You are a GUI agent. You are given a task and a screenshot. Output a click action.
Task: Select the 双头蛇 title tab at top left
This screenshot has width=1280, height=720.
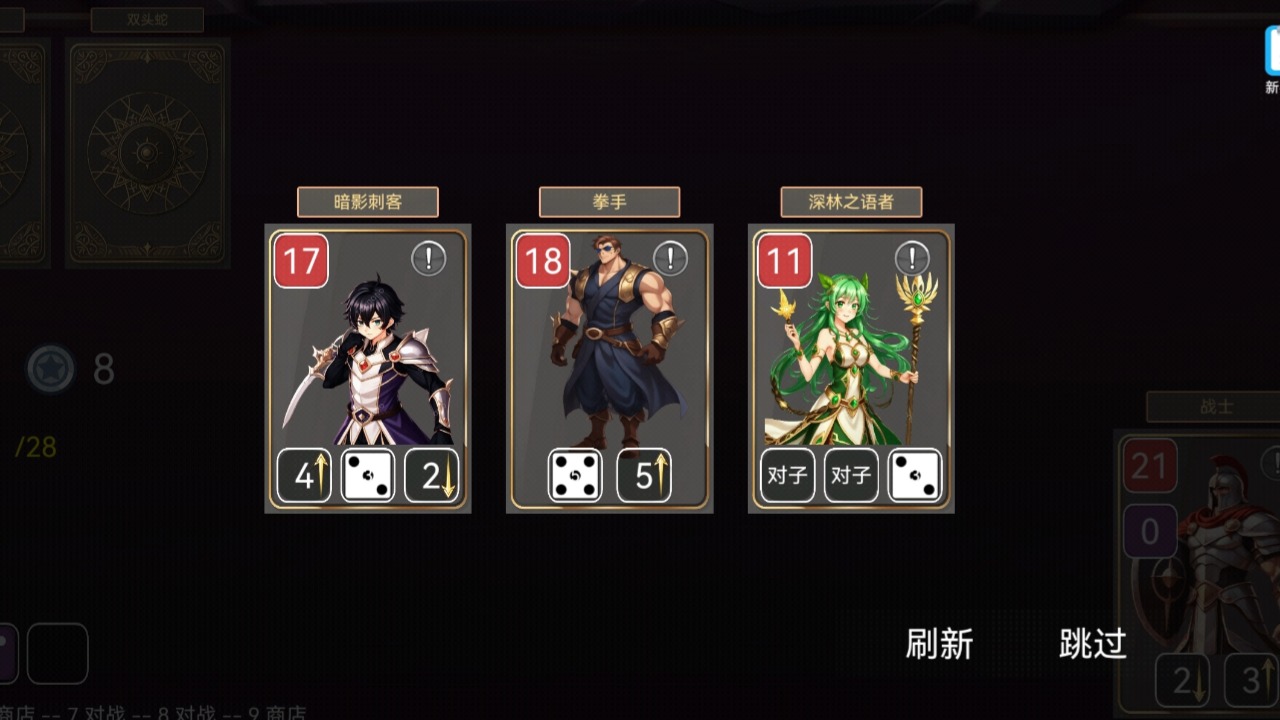pyautogui.click(x=147, y=17)
